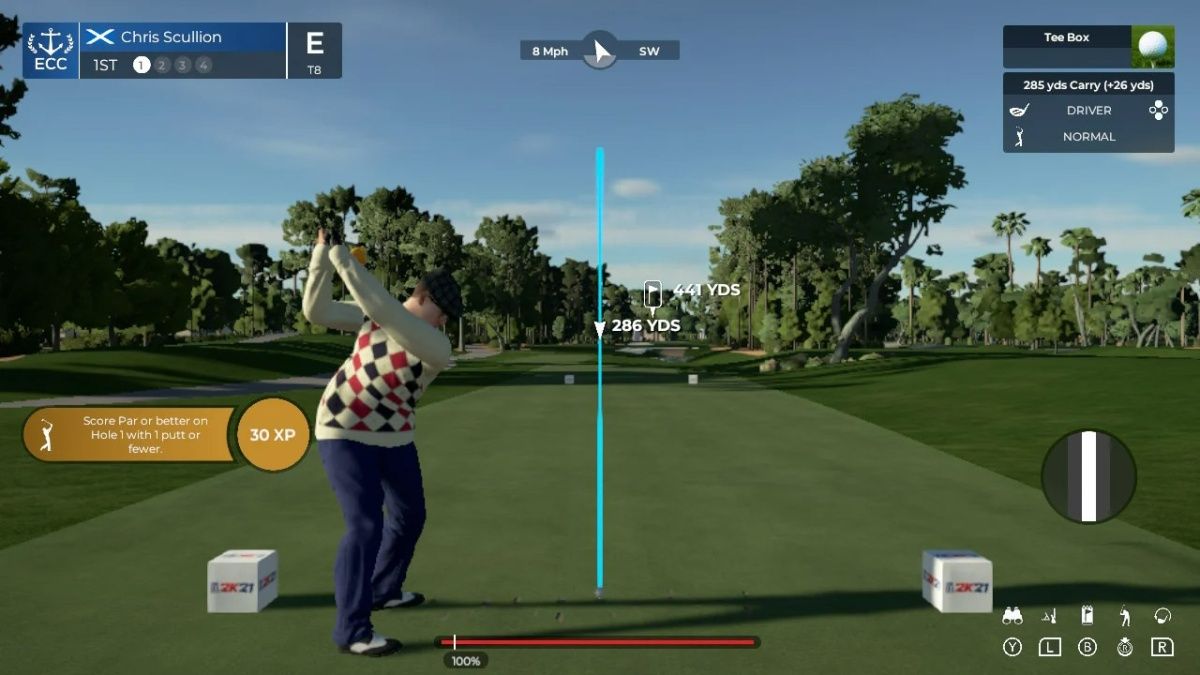Click the round swing tempo indicator
The image size is (1200, 675).
point(1088,476)
